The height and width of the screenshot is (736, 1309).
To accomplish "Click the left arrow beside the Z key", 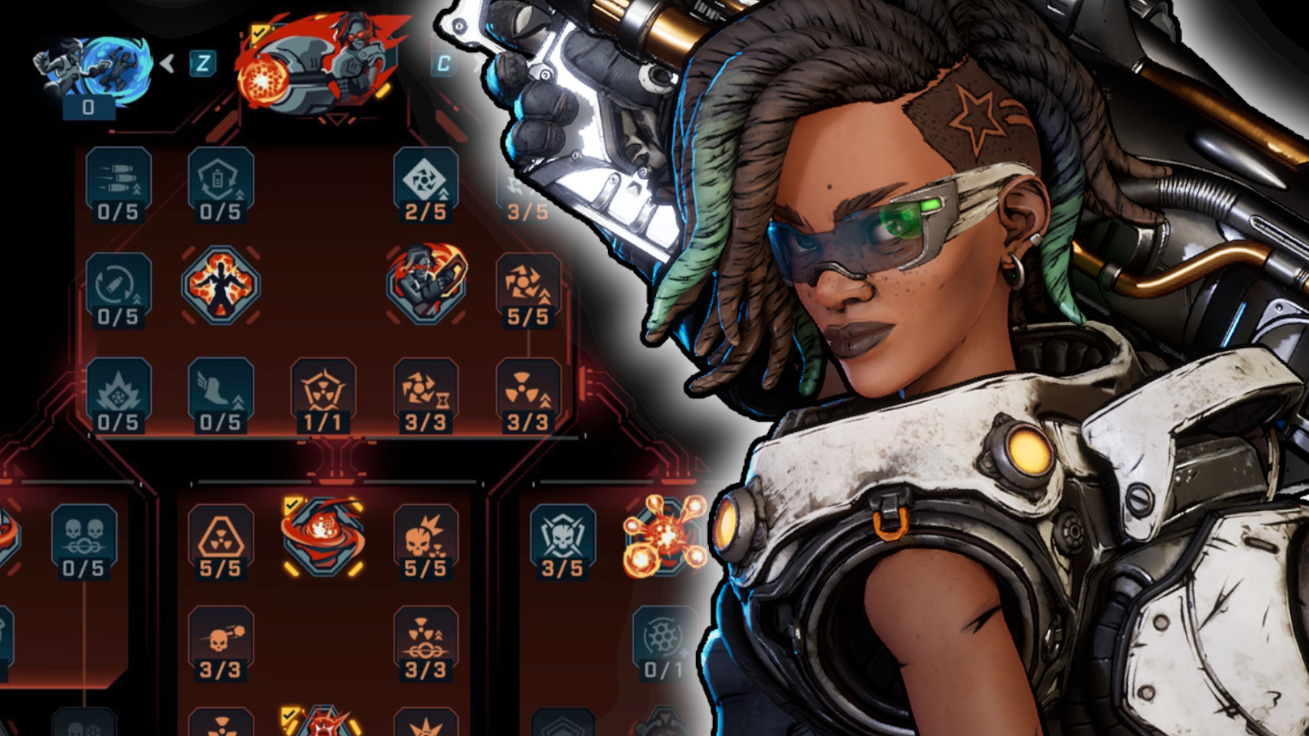I will pyautogui.click(x=168, y=64).
